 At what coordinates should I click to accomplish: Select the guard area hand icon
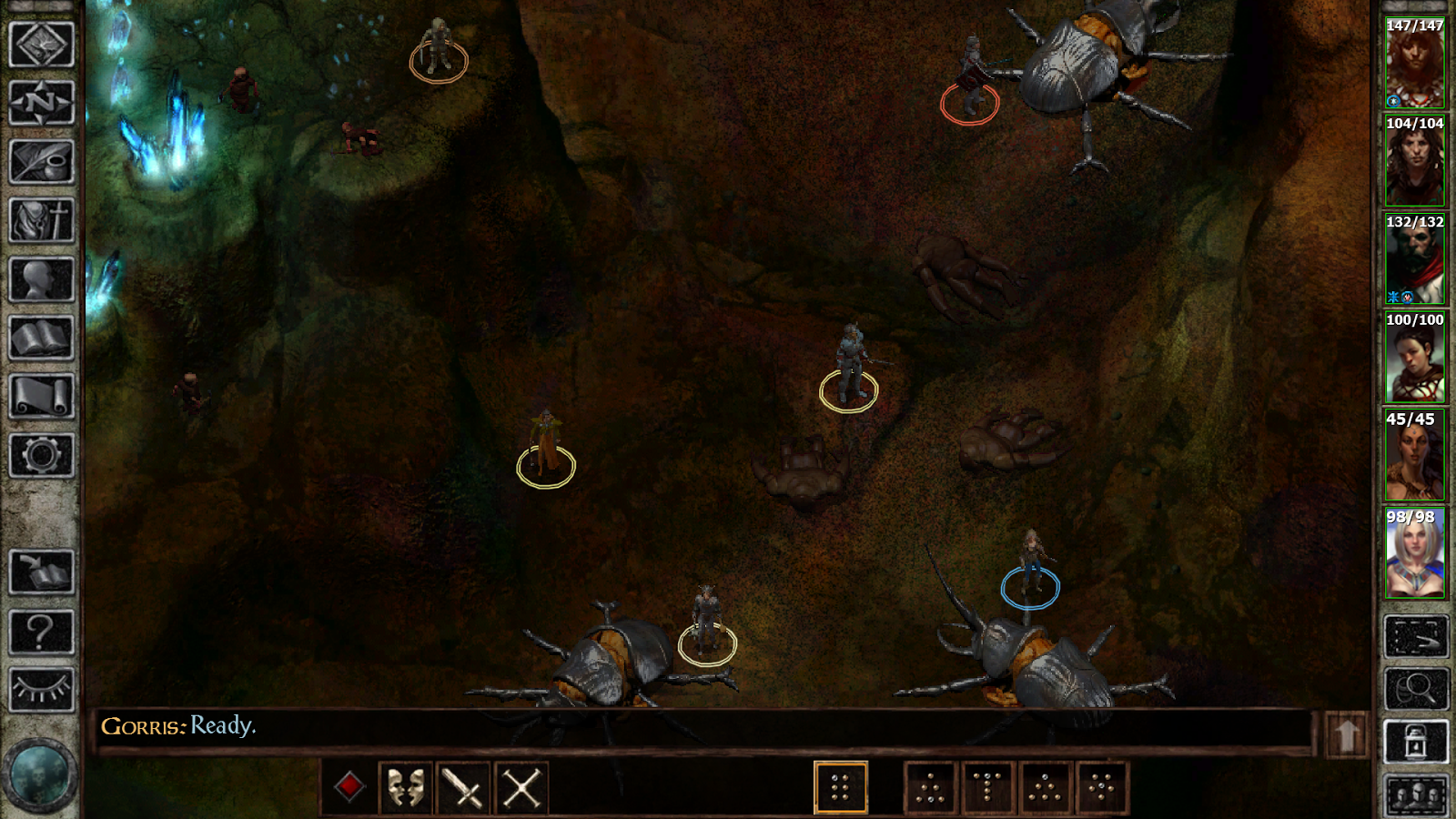coord(1416,636)
